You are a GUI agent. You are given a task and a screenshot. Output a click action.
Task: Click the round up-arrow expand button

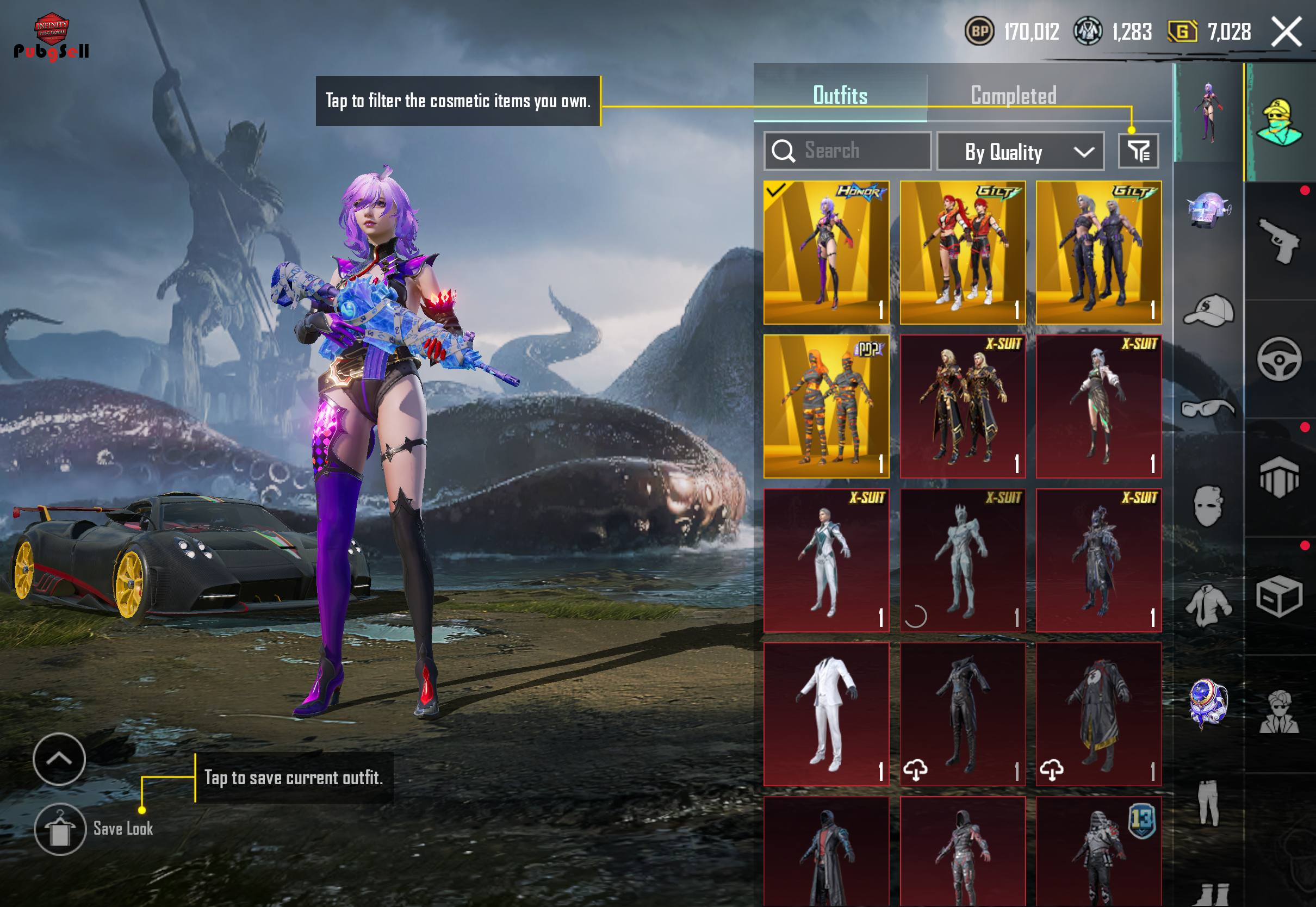coord(59,759)
